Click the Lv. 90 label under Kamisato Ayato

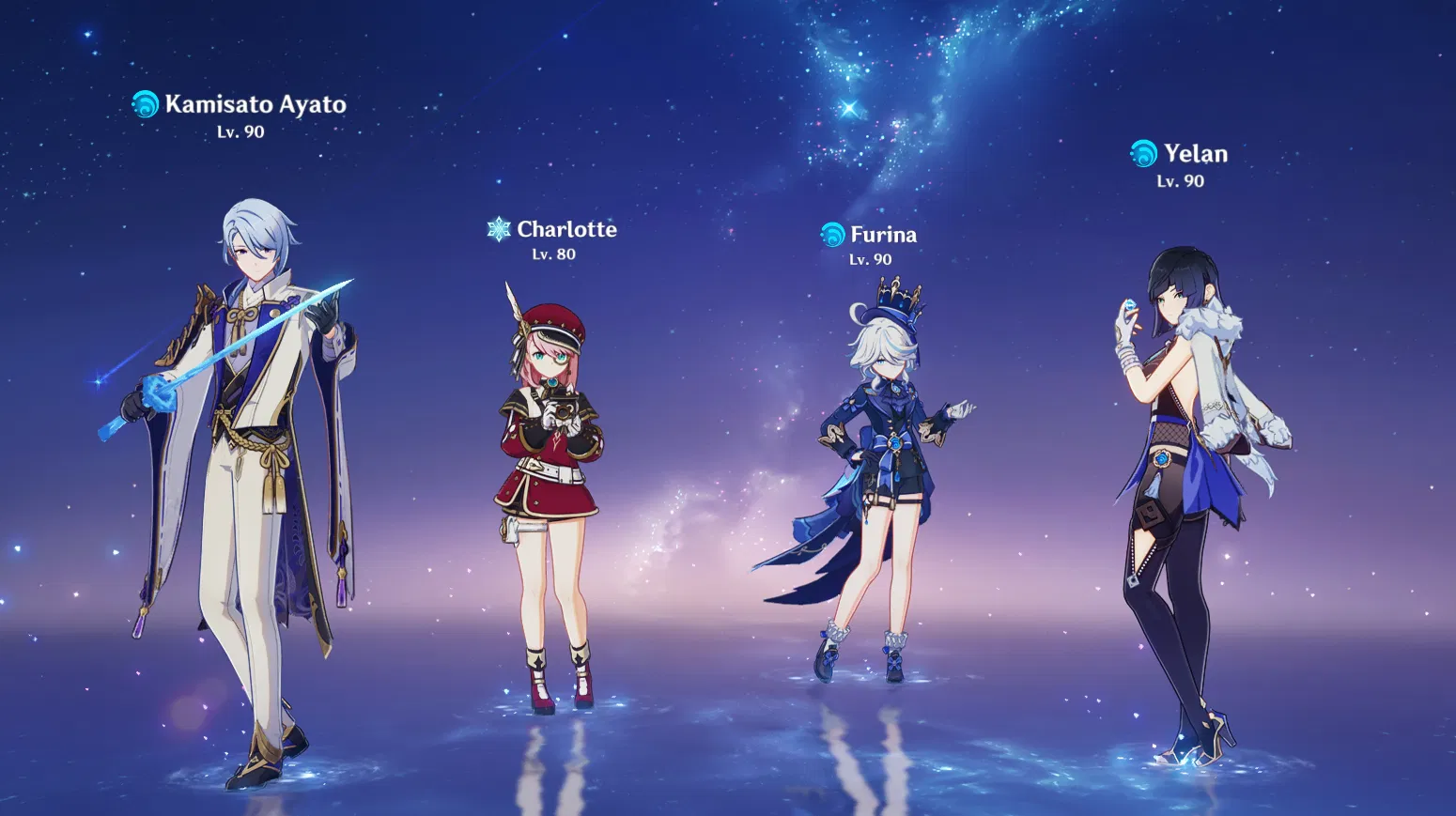click(240, 131)
